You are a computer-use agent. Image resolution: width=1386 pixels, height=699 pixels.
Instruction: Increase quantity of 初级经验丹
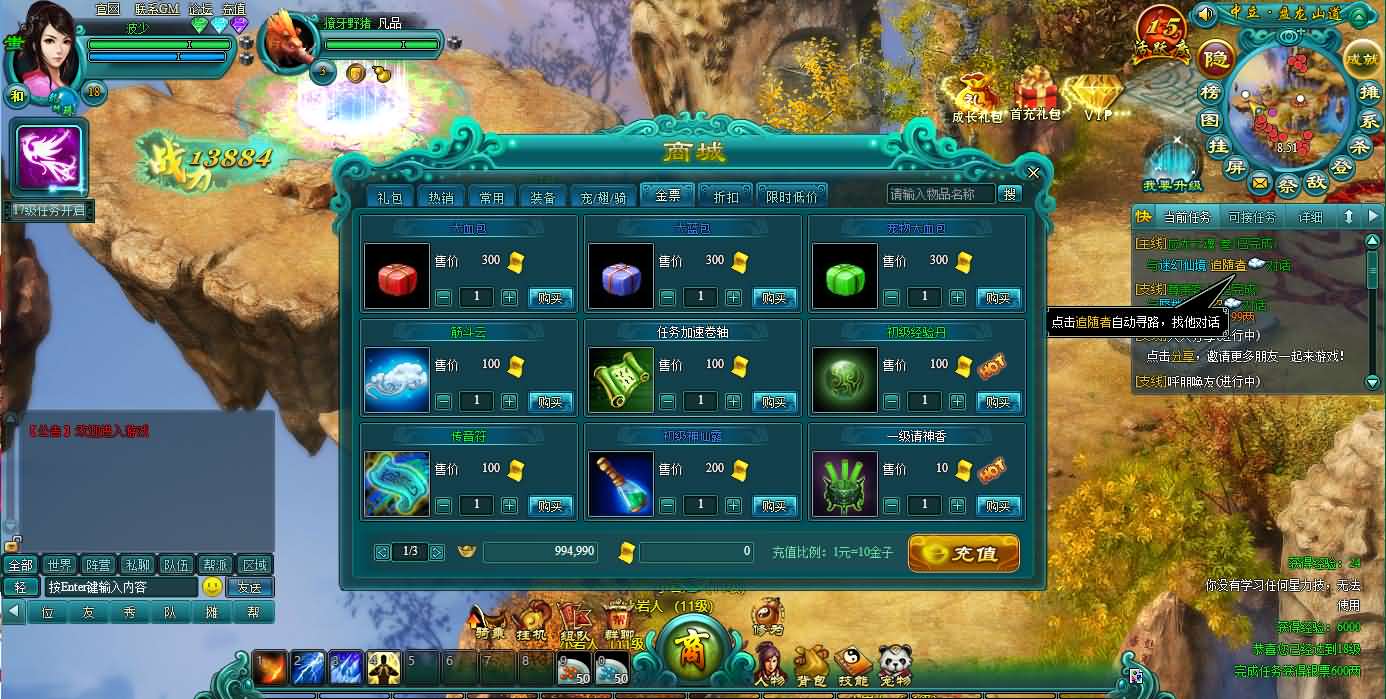click(957, 402)
